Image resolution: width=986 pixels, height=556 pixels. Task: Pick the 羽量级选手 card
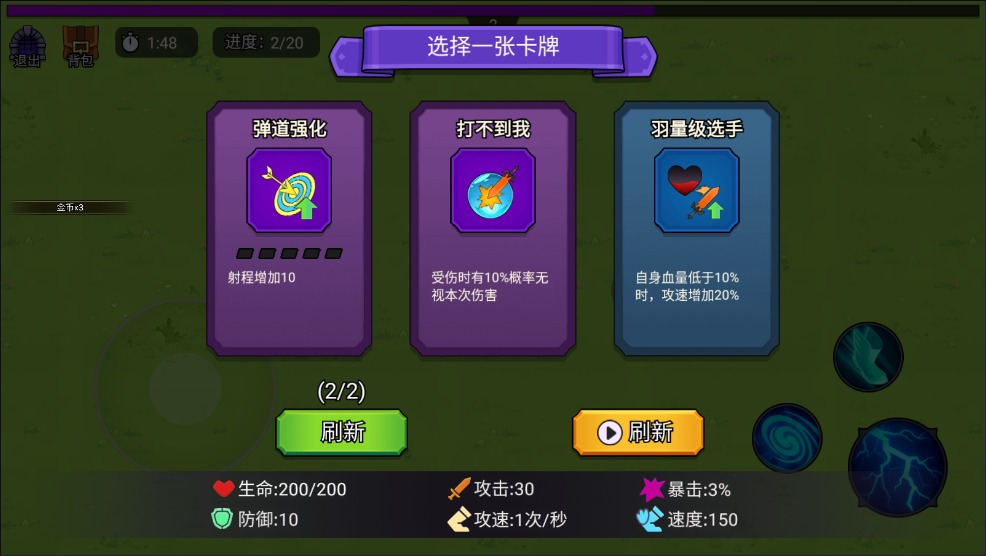pos(696,228)
